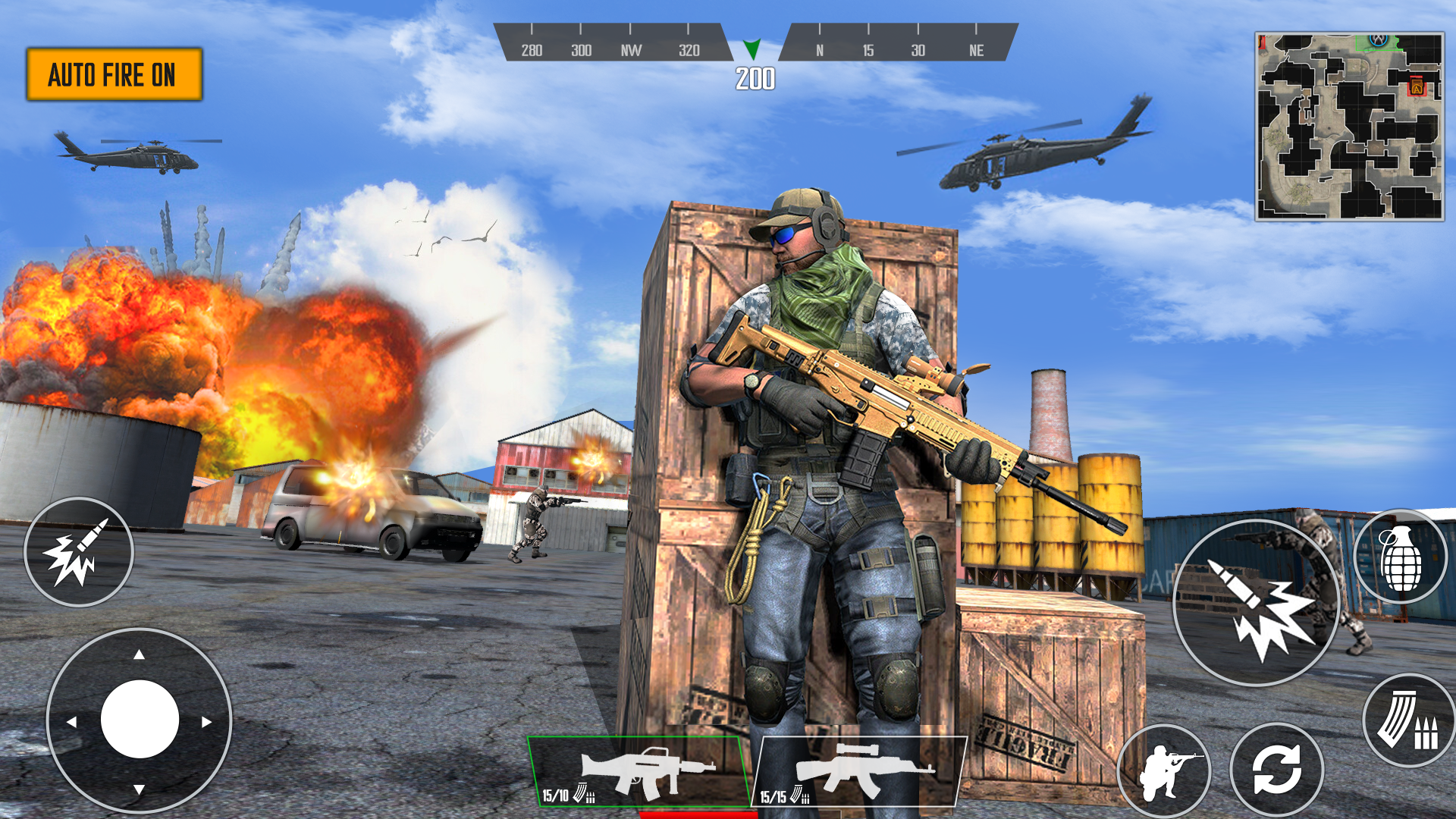Tap the red enemy marker on the minimap
Screen dimensions: 1456x819
[x=1417, y=86]
